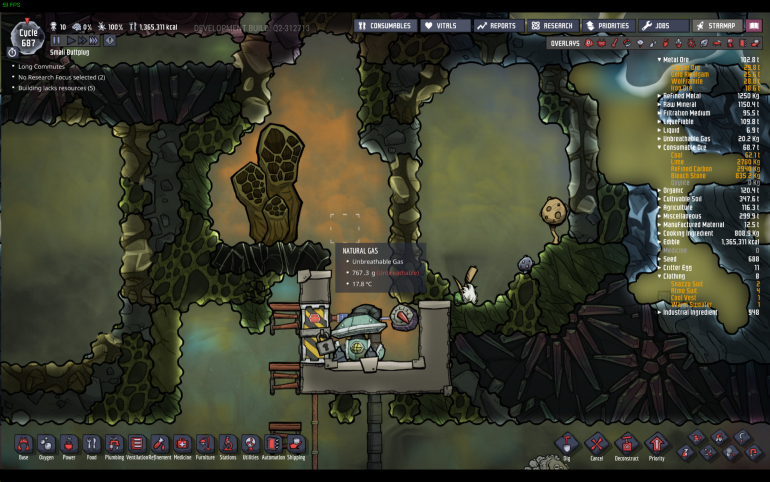Open the Food build category
This screenshot has height=482, width=770.
pos(92,445)
